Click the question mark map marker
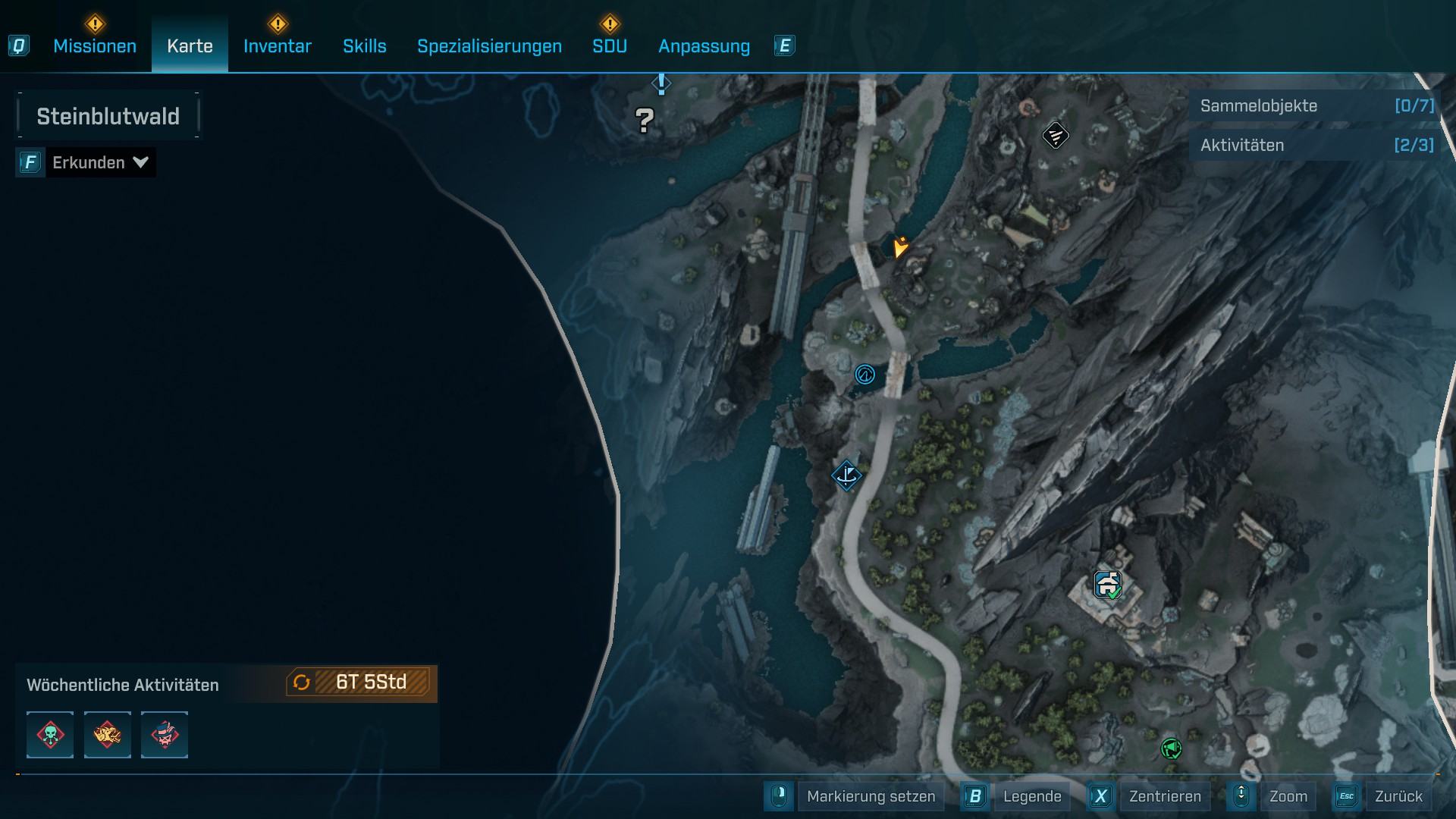Screen dimensions: 1456x819 click(x=645, y=120)
